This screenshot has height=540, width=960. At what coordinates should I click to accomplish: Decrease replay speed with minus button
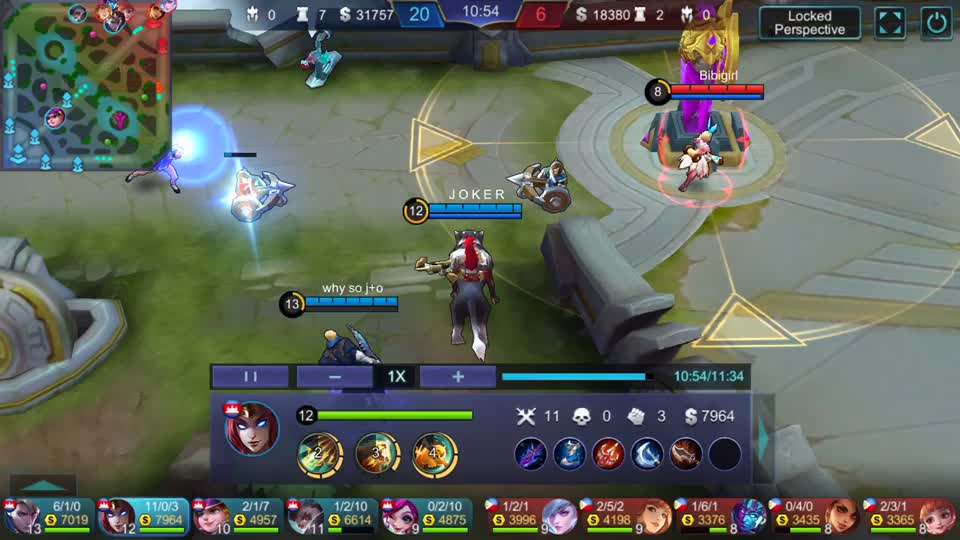pos(335,377)
